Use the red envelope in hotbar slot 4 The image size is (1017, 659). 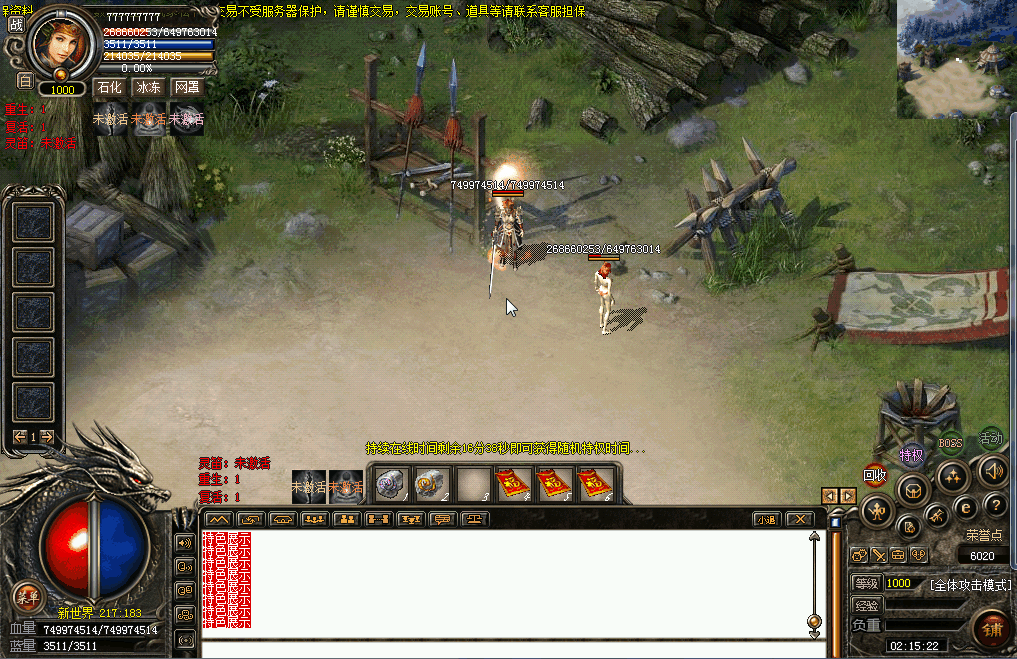point(514,485)
